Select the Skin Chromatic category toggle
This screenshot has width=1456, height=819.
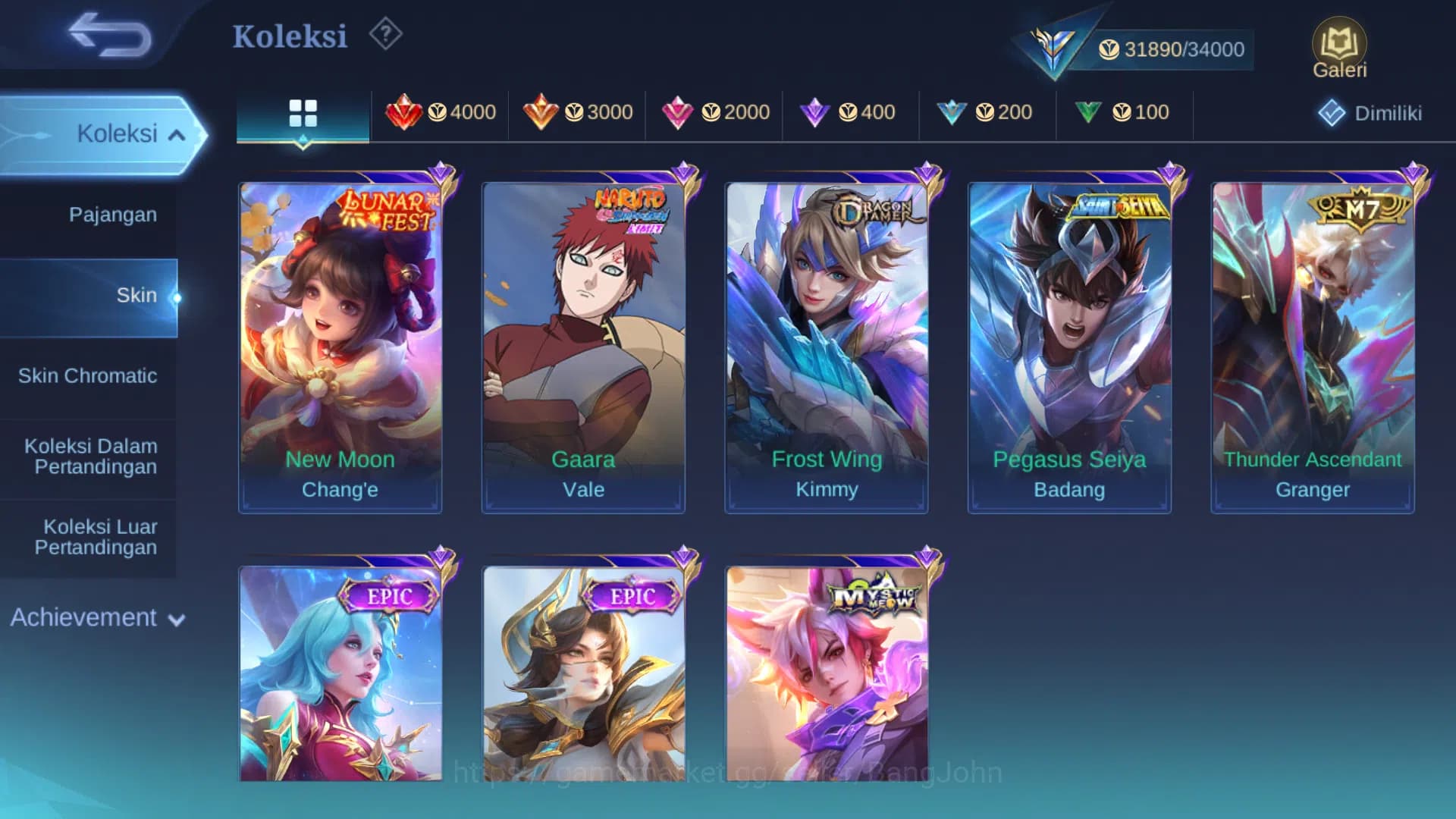(x=89, y=375)
